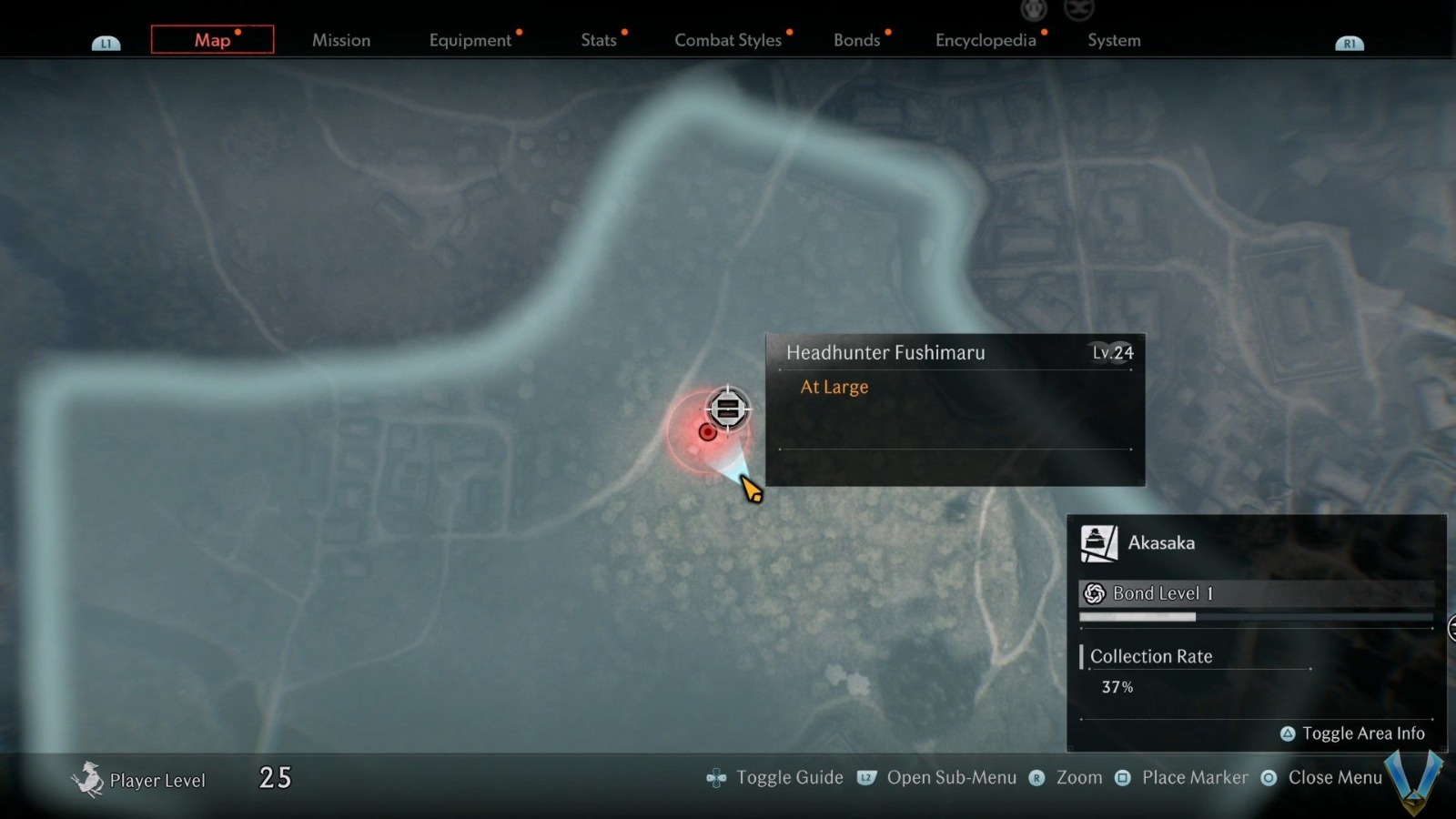Click the D-pad icon next to Toggle Guide
This screenshot has height=819, width=1456.
[715, 777]
